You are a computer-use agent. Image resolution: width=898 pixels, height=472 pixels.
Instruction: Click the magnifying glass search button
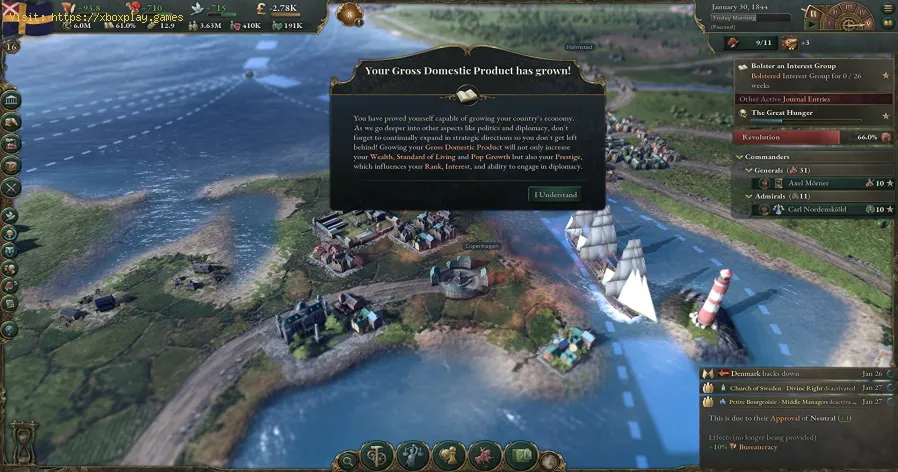click(x=348, y=460)
